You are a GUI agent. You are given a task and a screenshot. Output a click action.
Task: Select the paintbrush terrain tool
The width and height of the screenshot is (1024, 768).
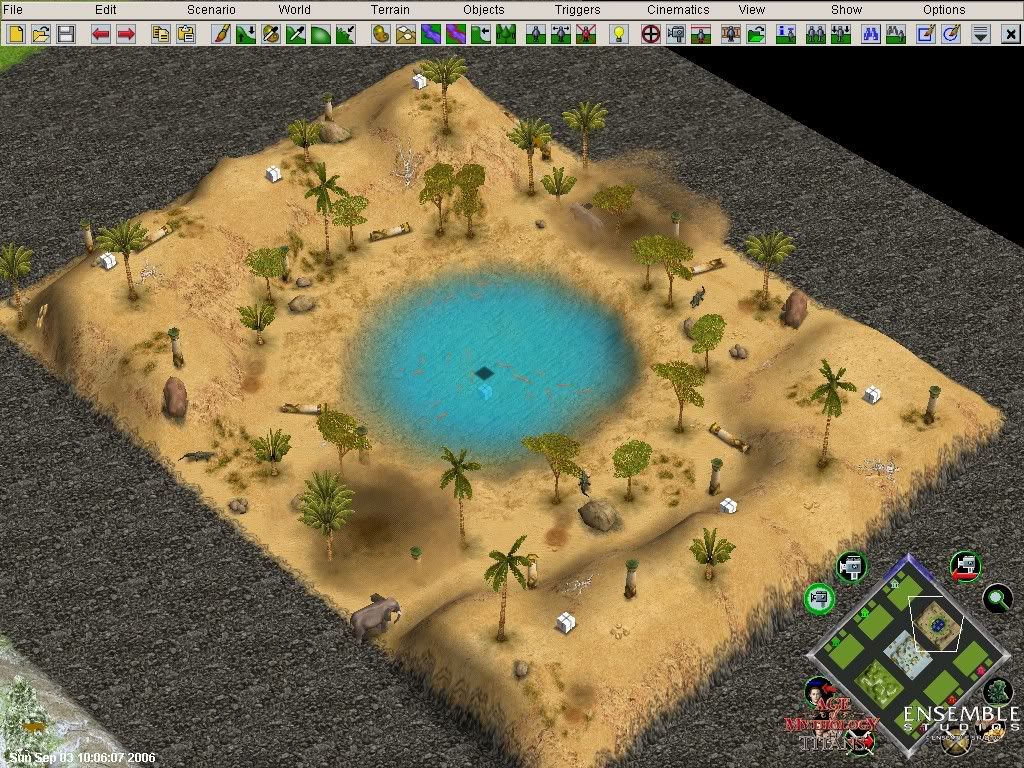click(x=221, y=34)
